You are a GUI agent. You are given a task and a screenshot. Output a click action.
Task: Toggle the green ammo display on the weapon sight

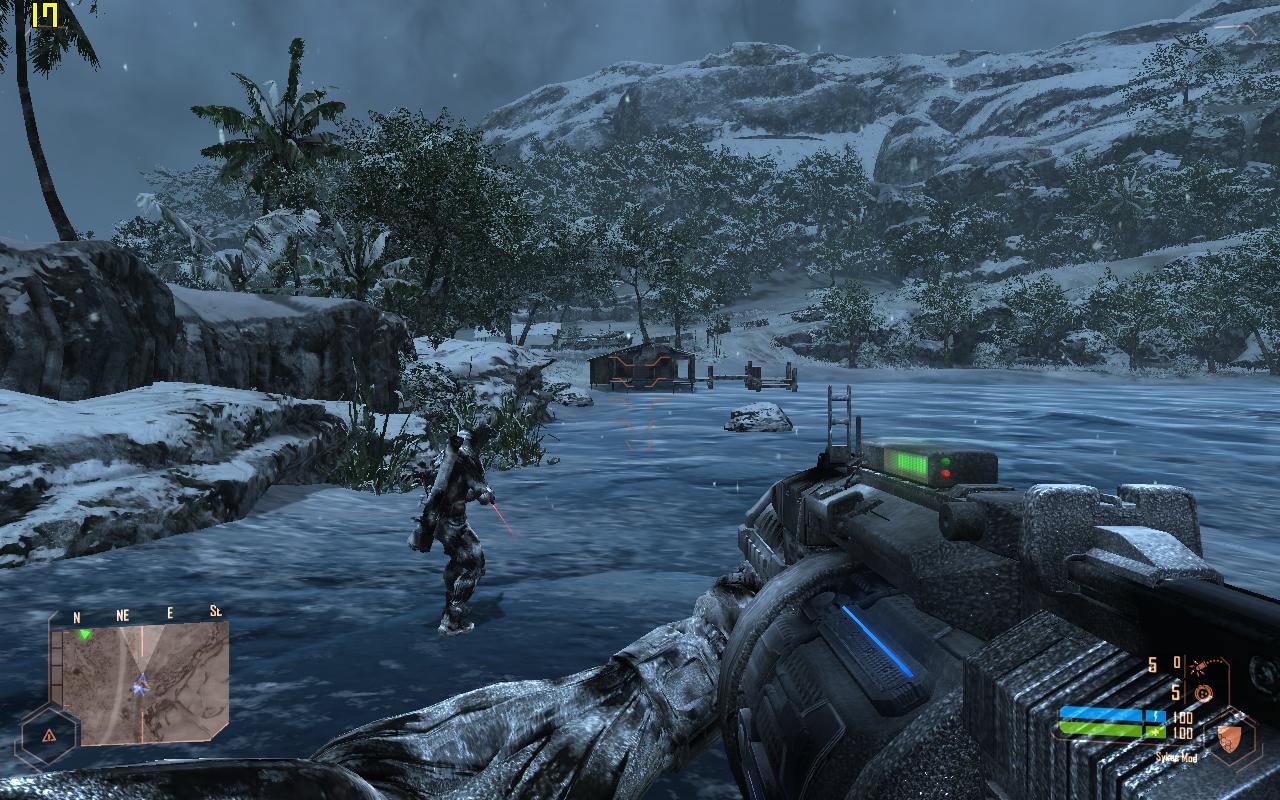(910, 465)
